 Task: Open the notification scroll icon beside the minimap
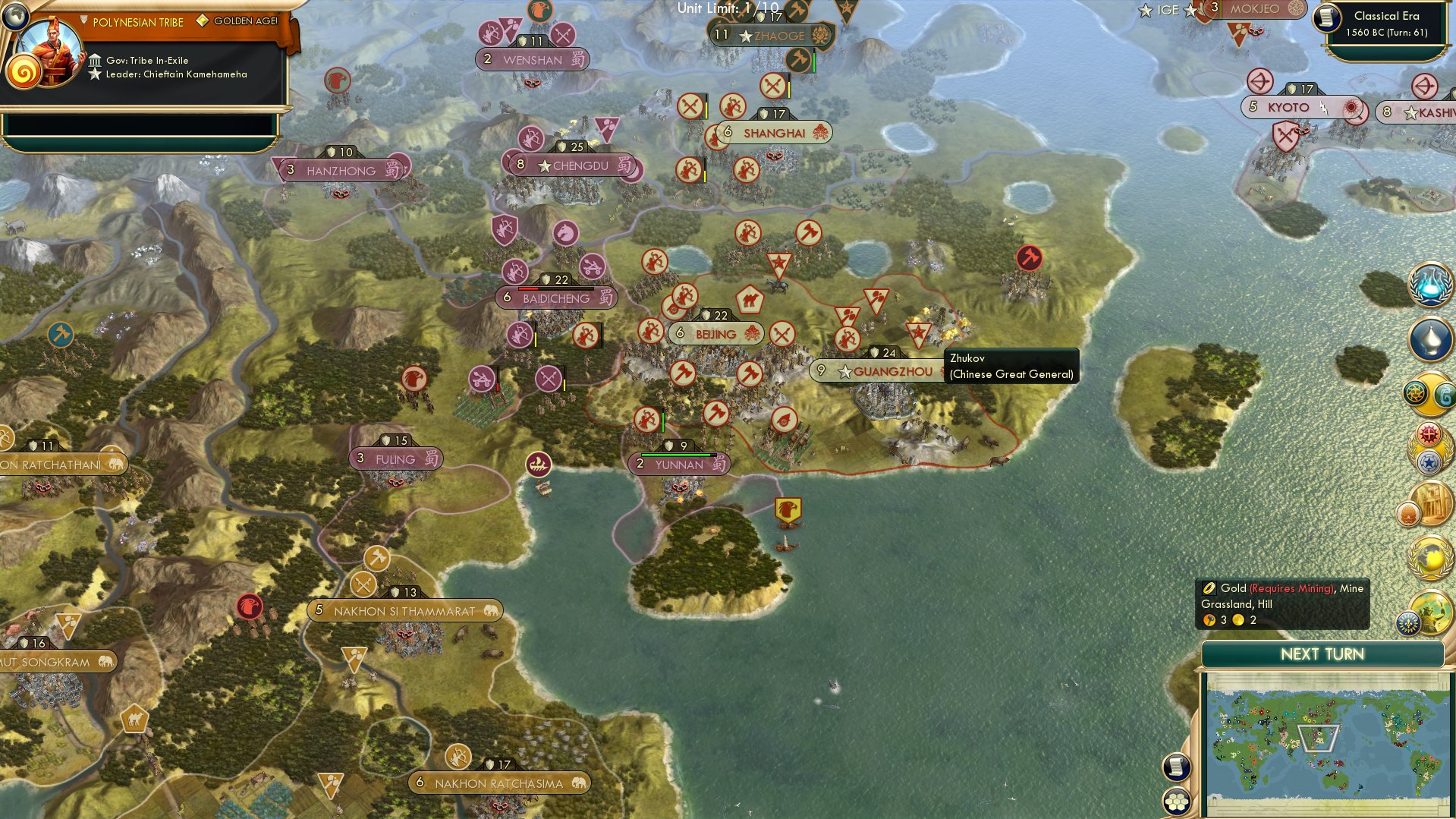pos(1176,767)
